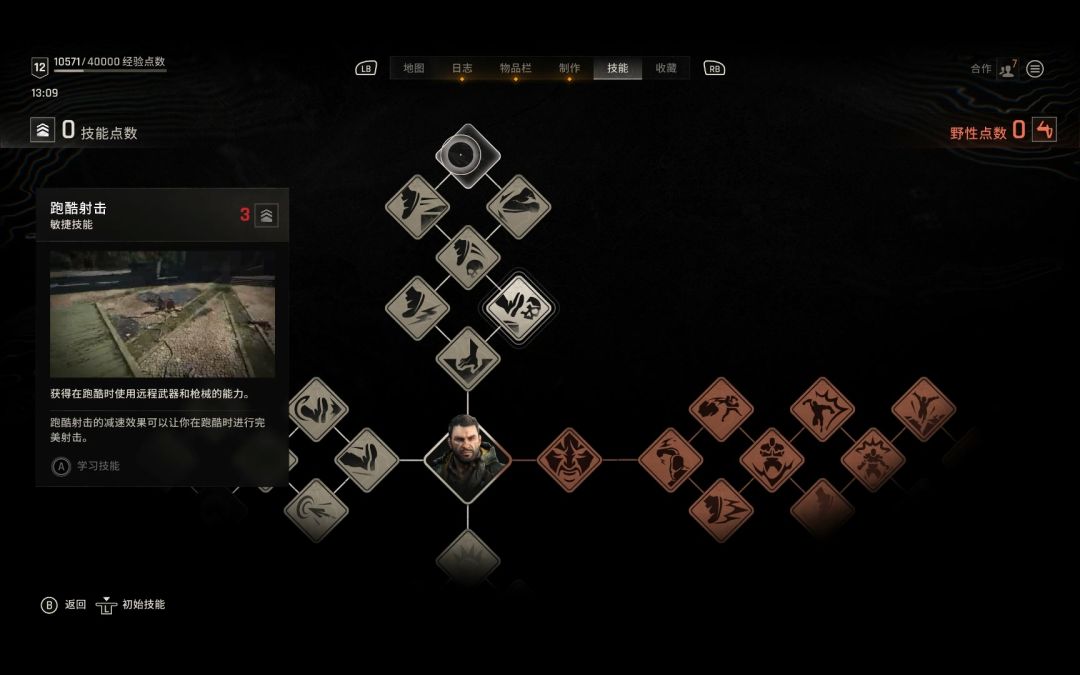Open the 合作 co-op player icon
1080x675 pixels.
coord(1006,69)
